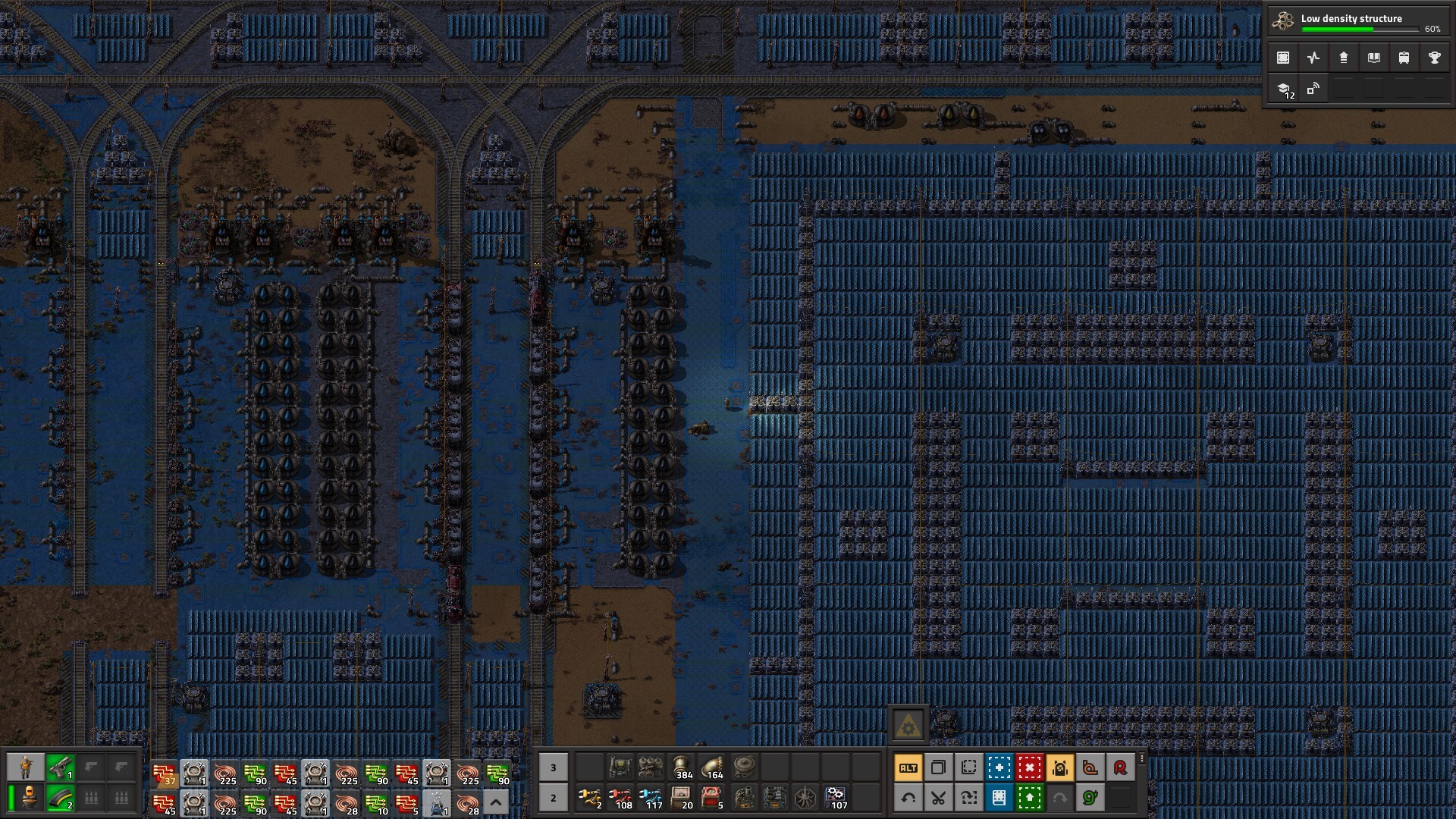Open tips and tricks graduation cap
Viewport: 1456px width, 819px height.
click(x=1284, y=89)
